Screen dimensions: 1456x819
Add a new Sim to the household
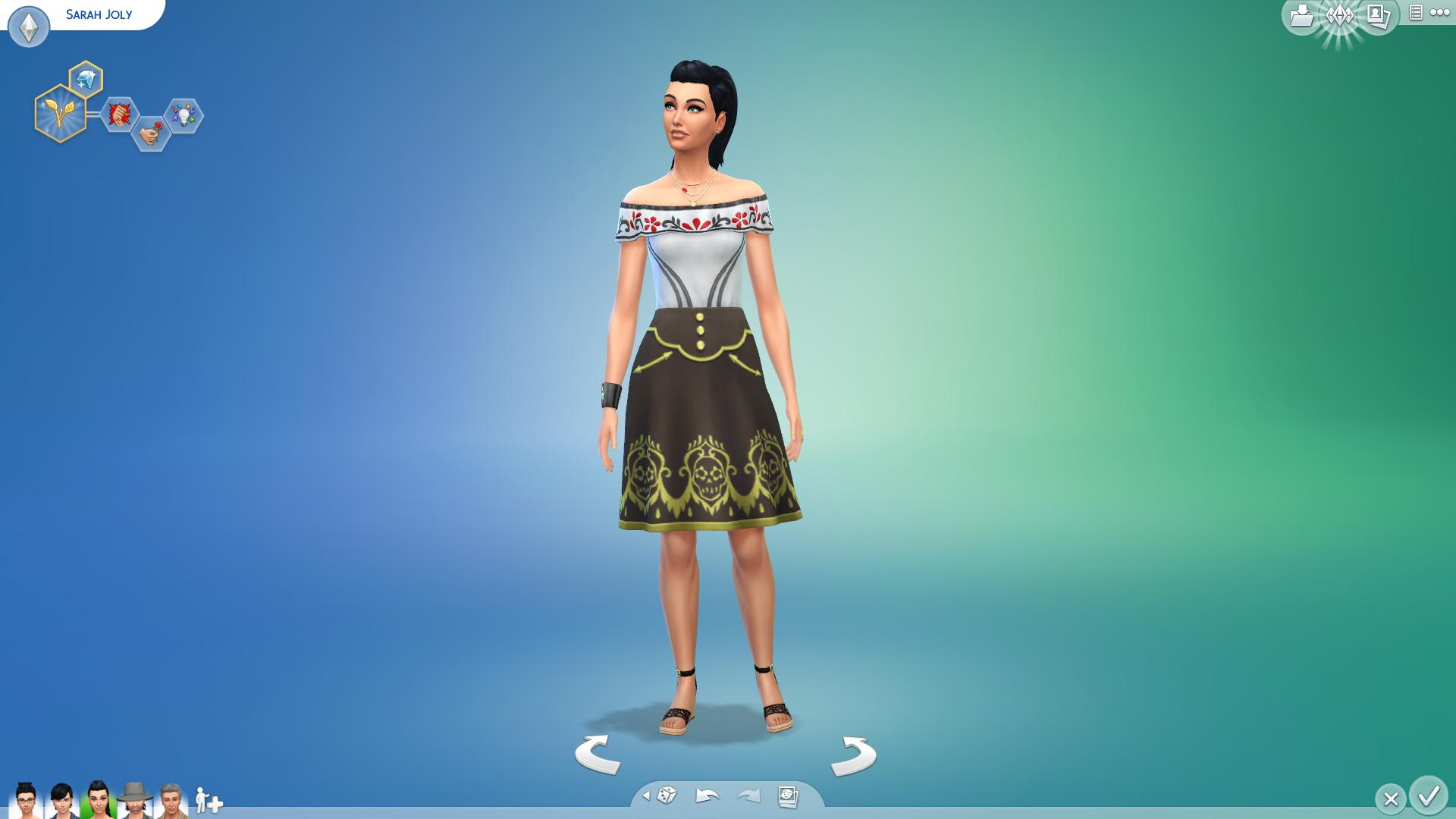tap(209, 801)
